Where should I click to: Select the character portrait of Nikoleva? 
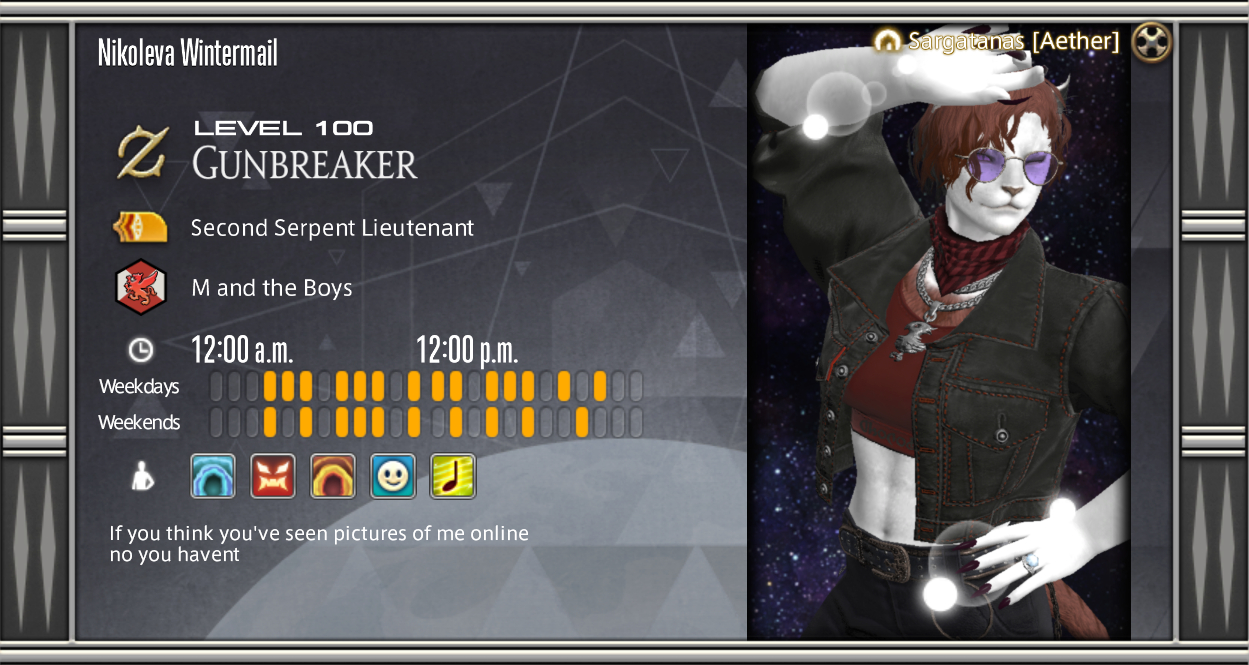(x=938, y=340)
